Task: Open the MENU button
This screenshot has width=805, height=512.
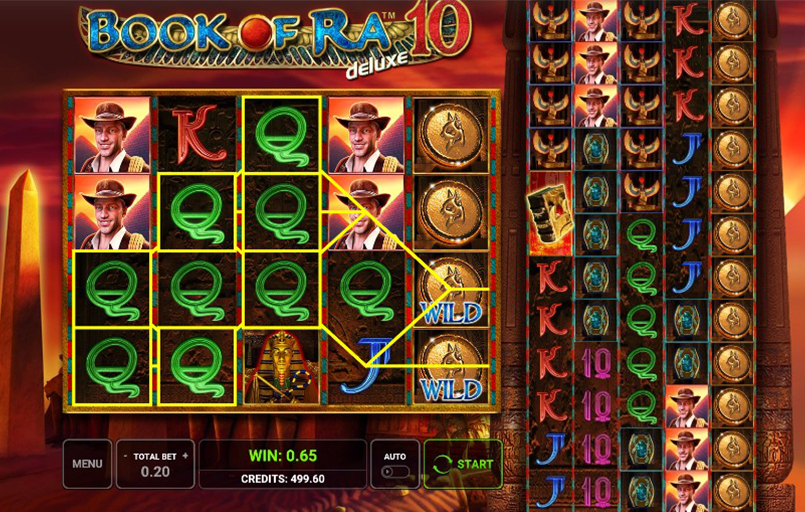Action: coord(87,464)
